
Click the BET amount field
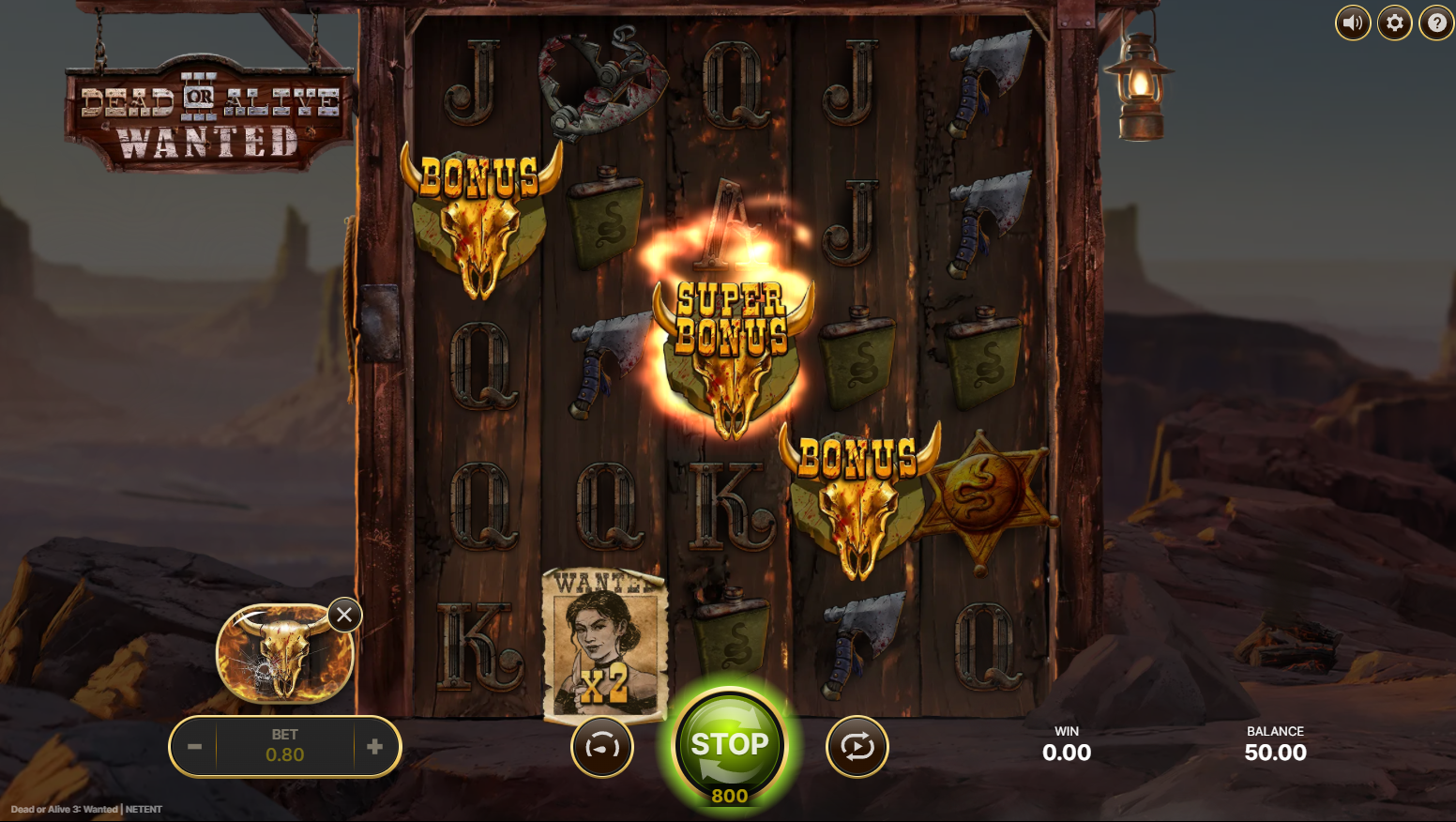[x=285, y=746]
